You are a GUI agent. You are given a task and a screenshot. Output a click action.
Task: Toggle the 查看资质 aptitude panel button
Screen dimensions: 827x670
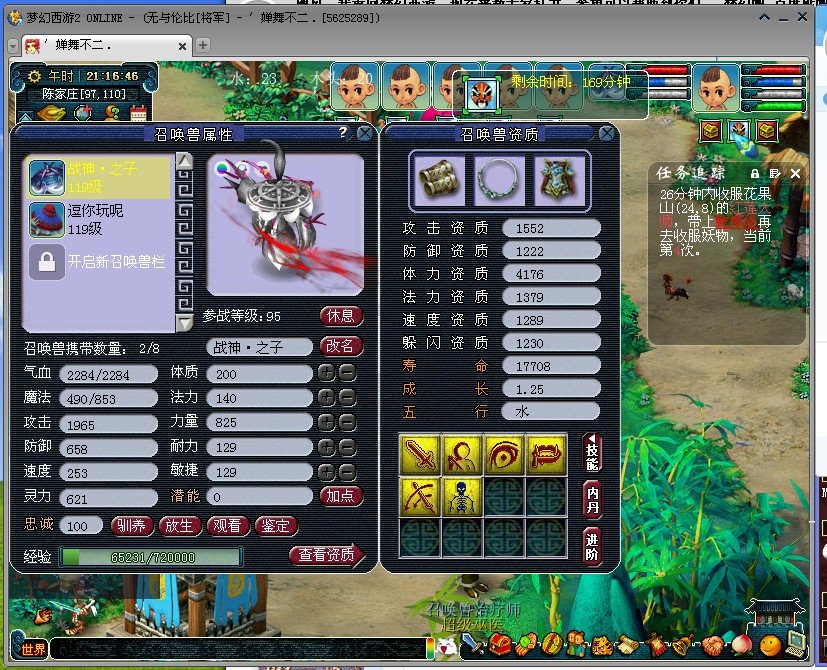point(326,556)
